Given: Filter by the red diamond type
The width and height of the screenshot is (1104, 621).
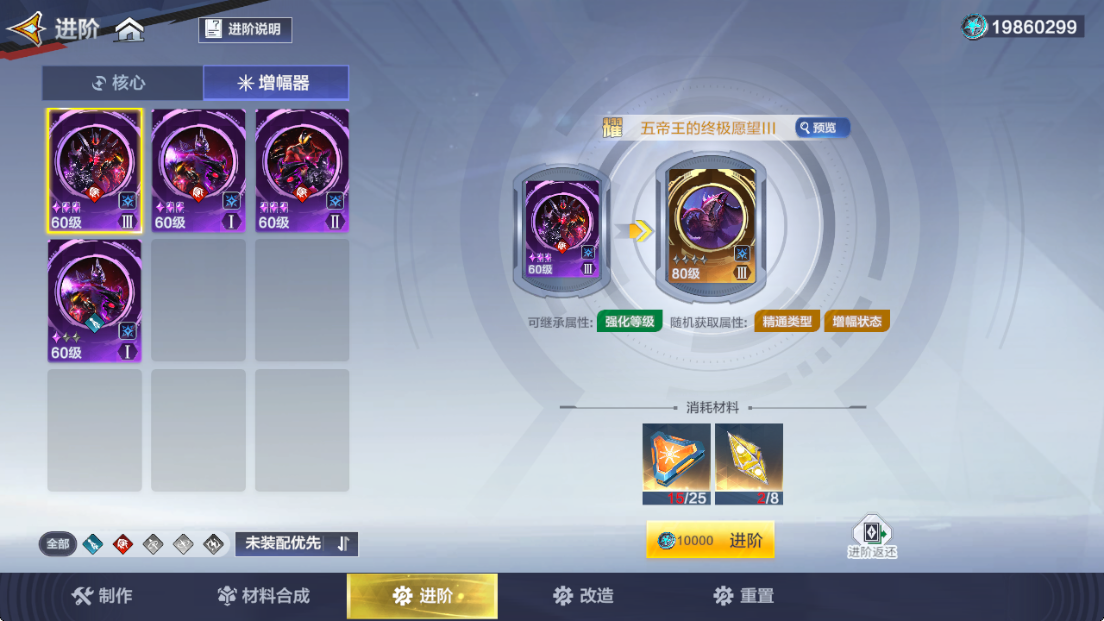Looking at the screenshot, I should point(123,544).
